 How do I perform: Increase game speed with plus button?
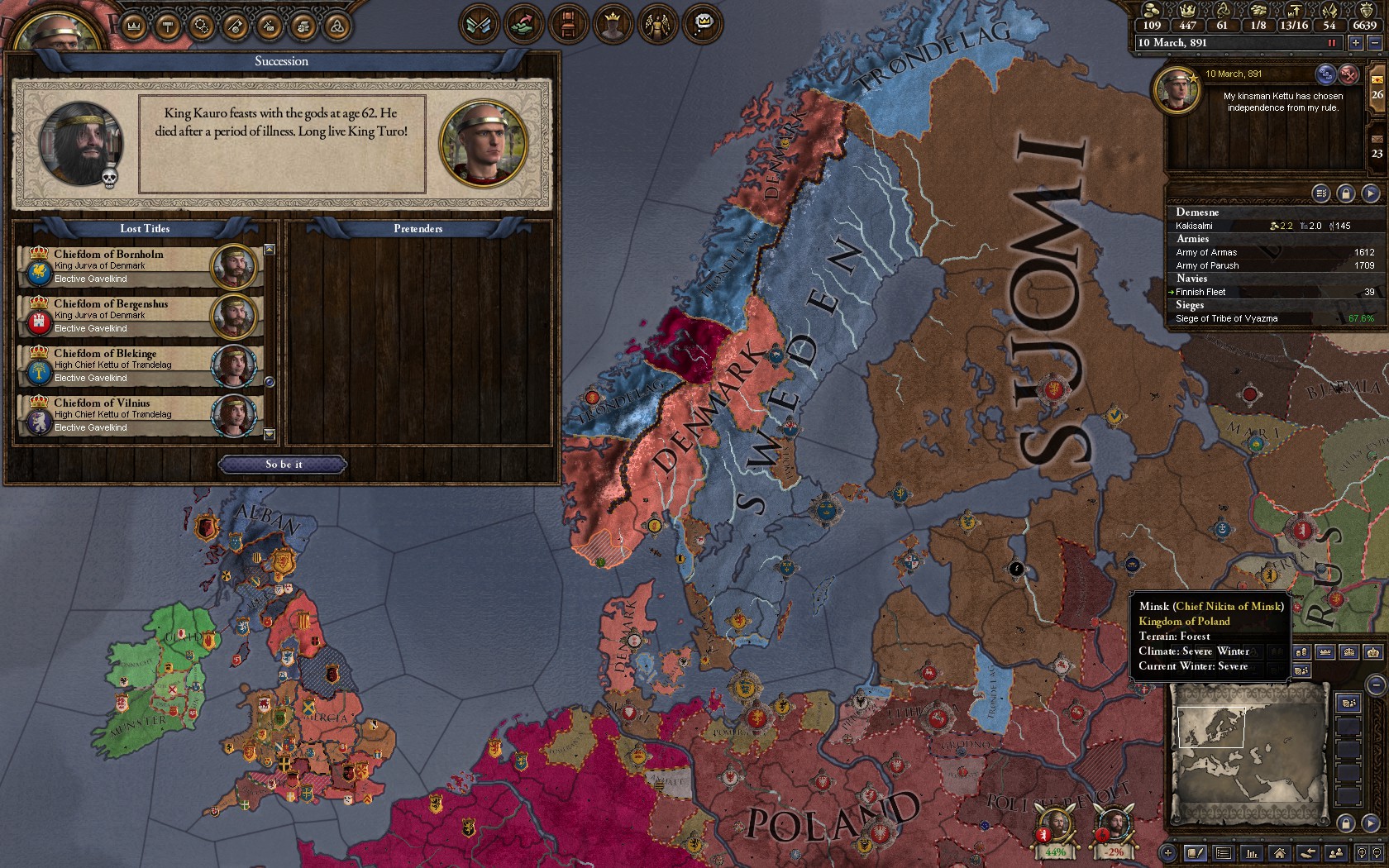1356,43
